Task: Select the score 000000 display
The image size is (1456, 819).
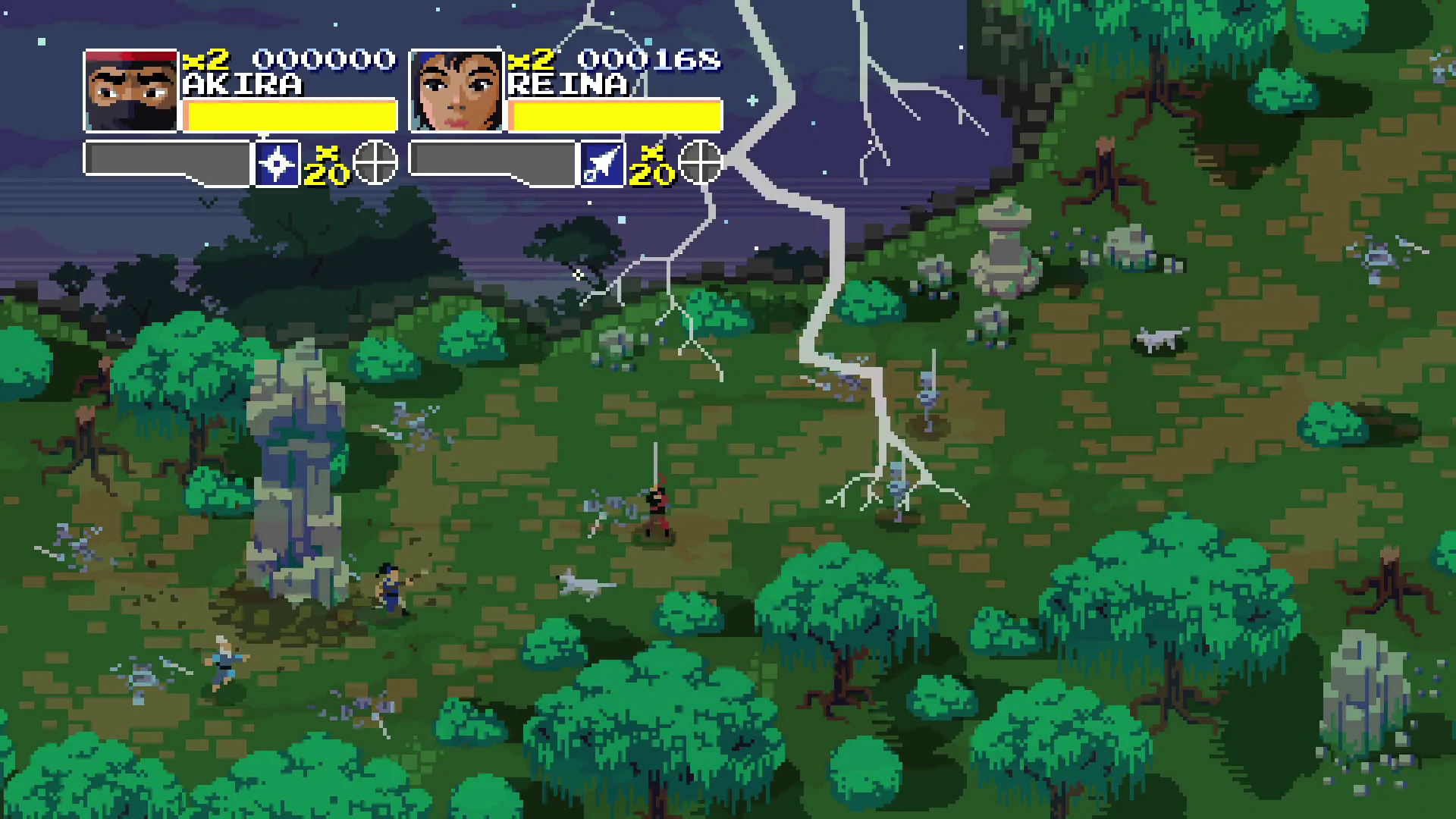Action: click(326, 59)
